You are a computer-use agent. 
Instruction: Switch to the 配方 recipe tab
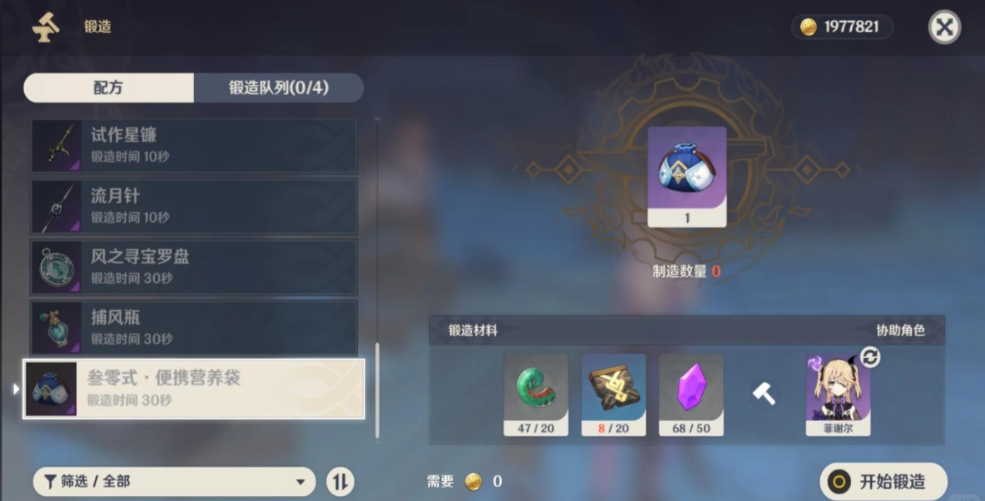pos(108,88)
